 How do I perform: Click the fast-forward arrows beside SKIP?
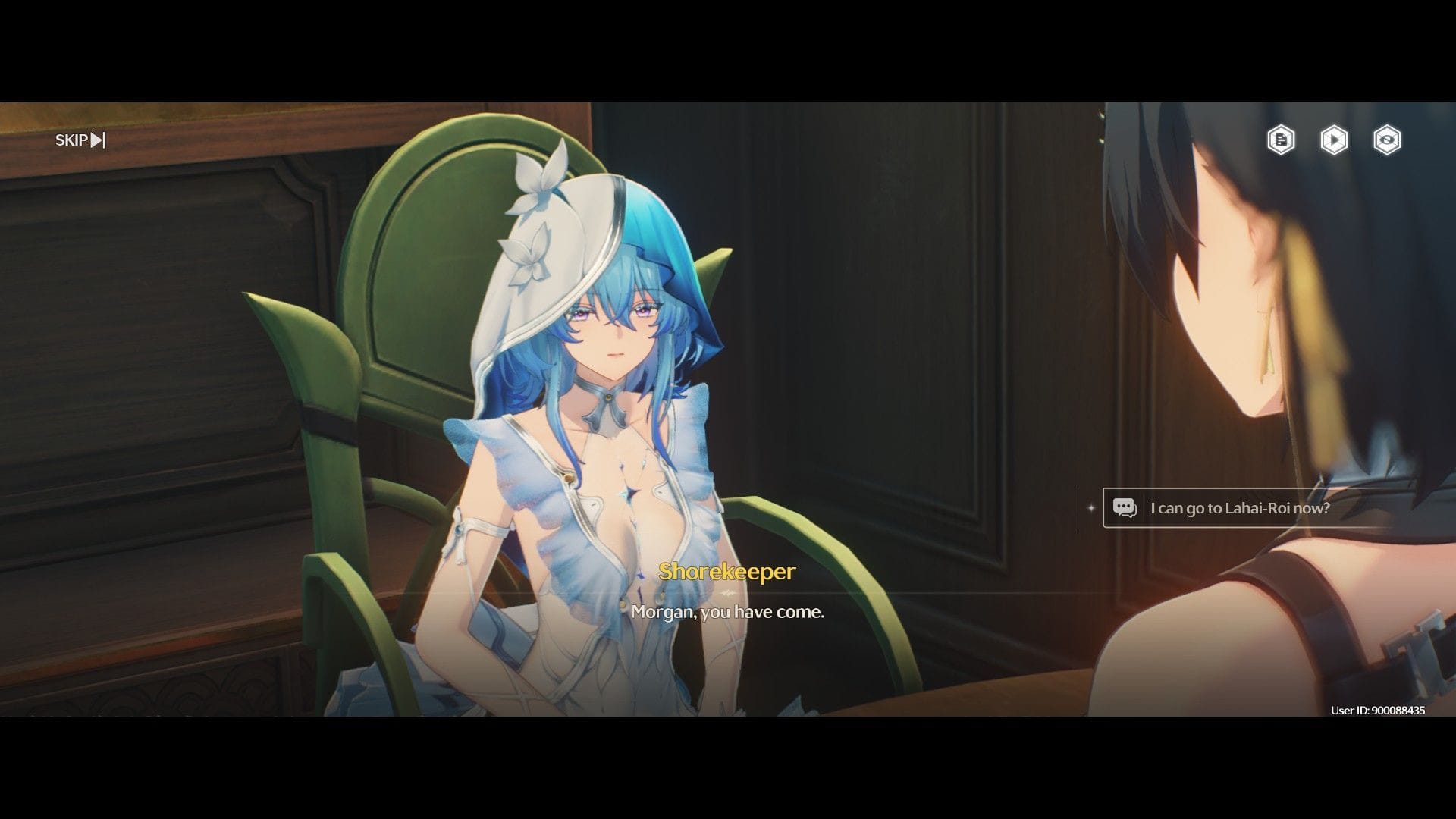click(97, 140)
